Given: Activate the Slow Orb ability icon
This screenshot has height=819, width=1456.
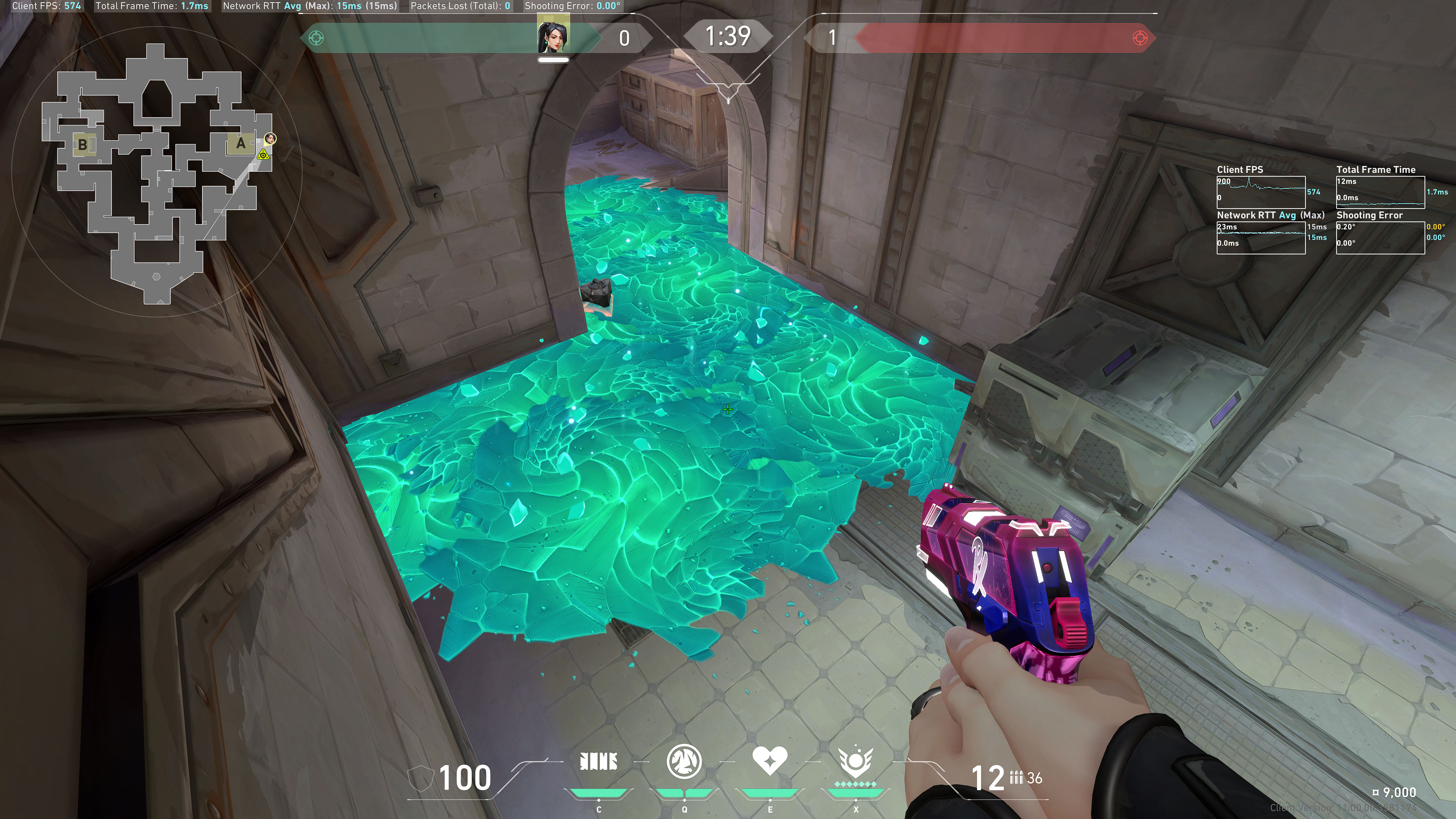Looking at the screenshot, I should [684, 761].
